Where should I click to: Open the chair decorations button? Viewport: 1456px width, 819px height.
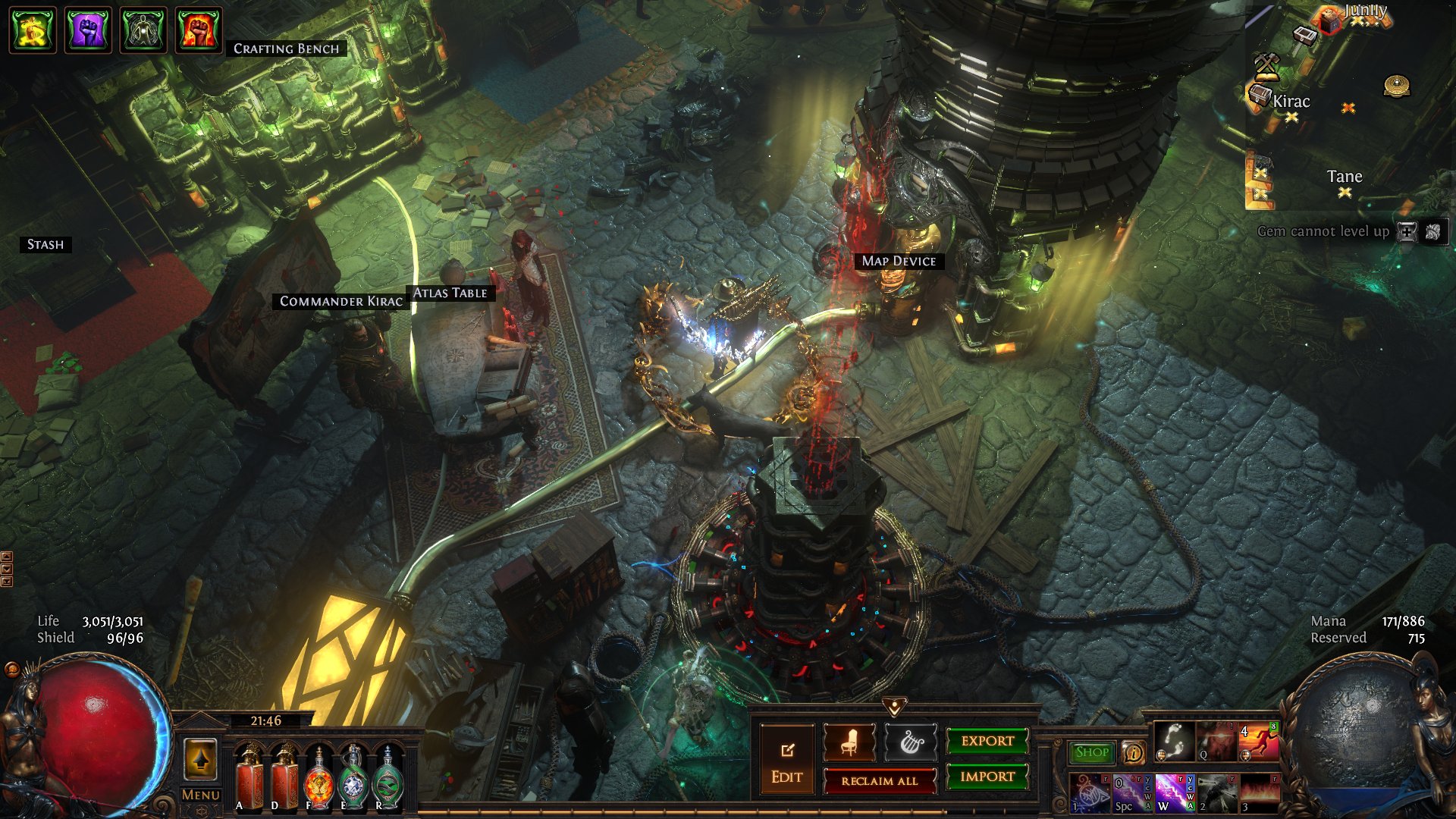coord(849,742)
